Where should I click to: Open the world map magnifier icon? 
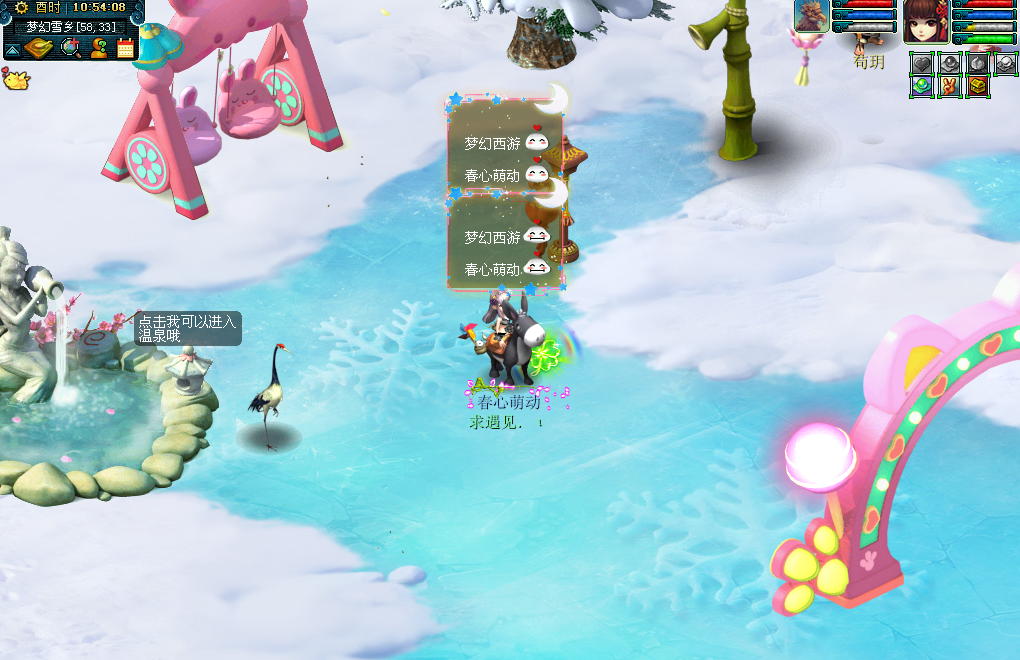click(x=71, y=47)
